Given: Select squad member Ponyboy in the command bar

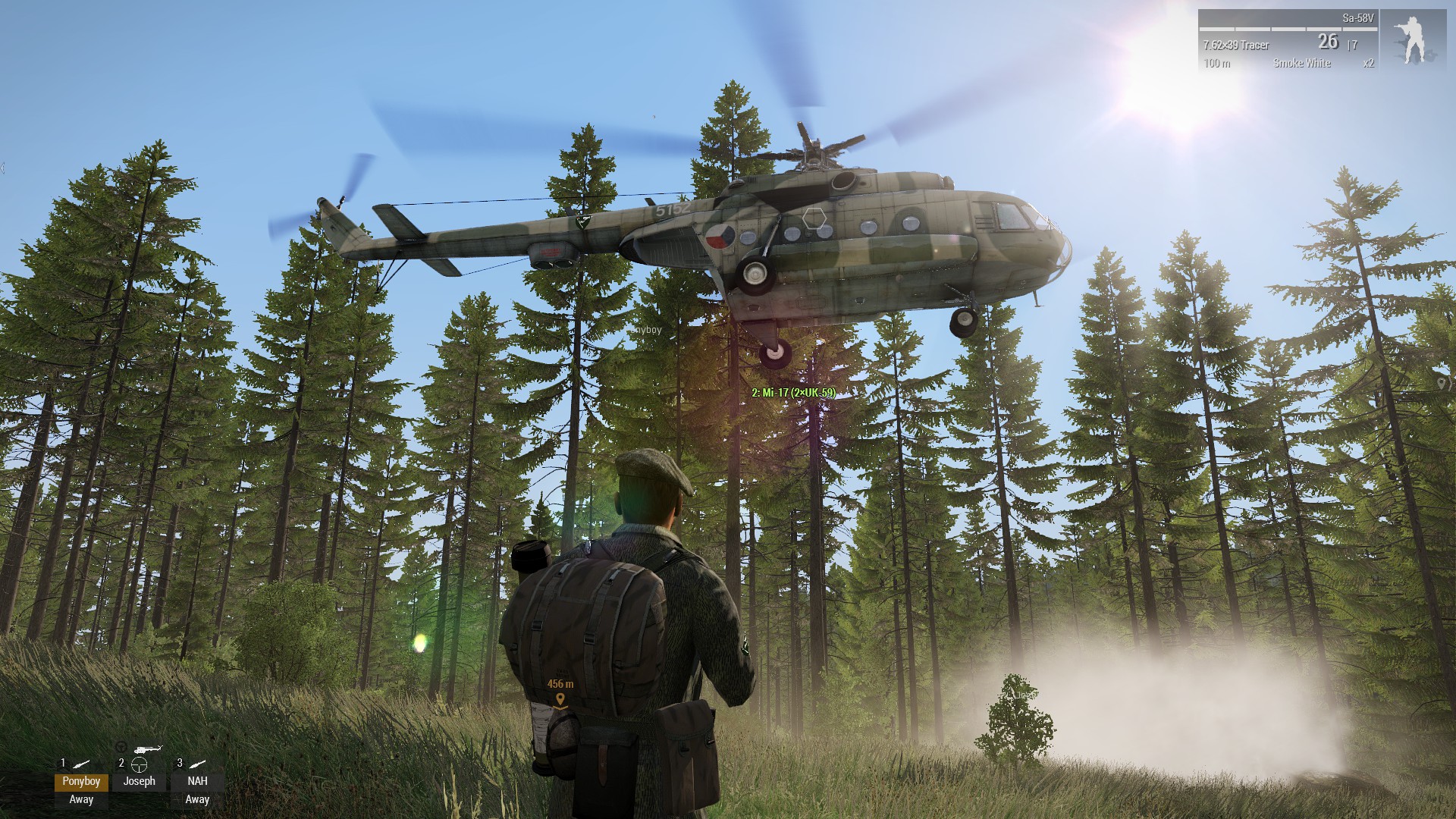Looking at the screenshot, I should (81, 781).
